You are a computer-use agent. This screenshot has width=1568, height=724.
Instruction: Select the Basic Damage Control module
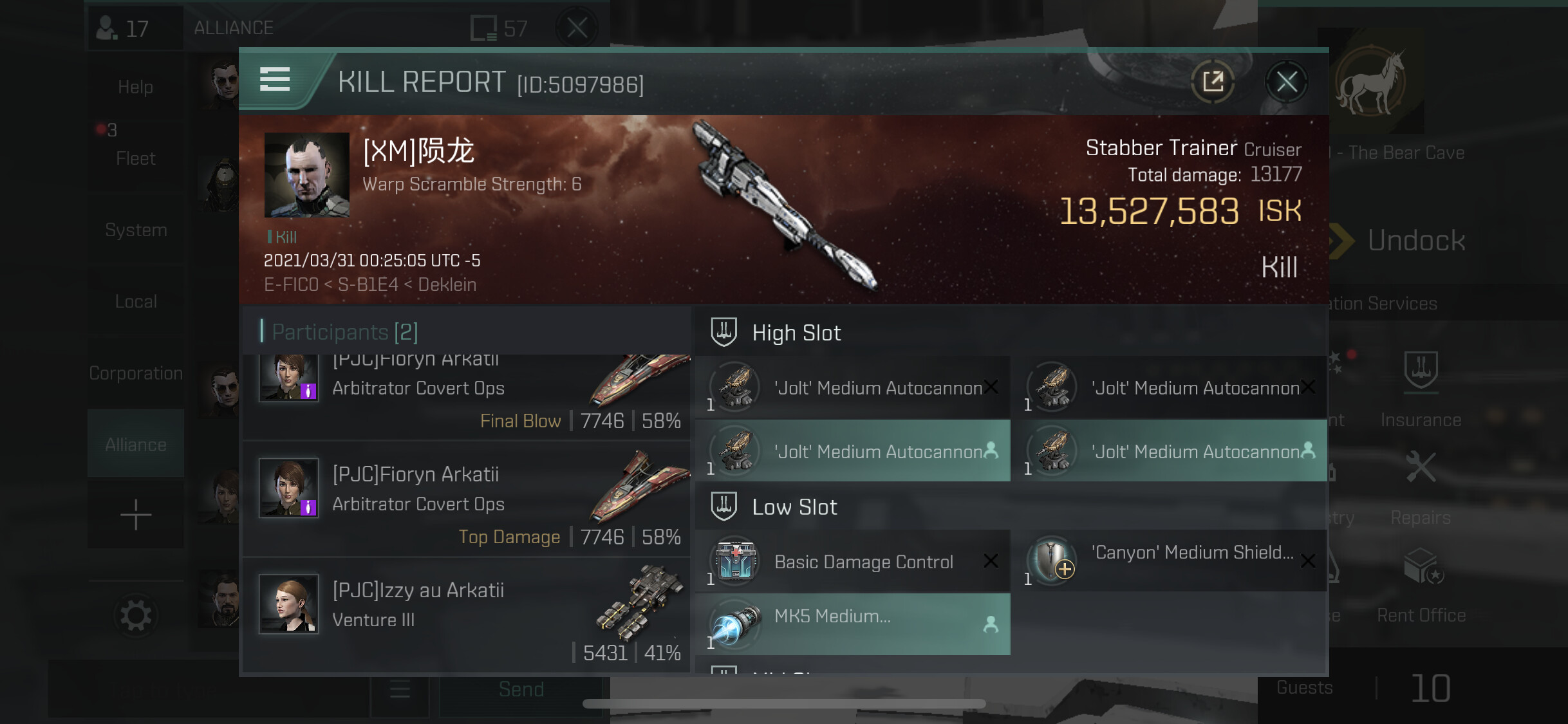coord(853,562)
